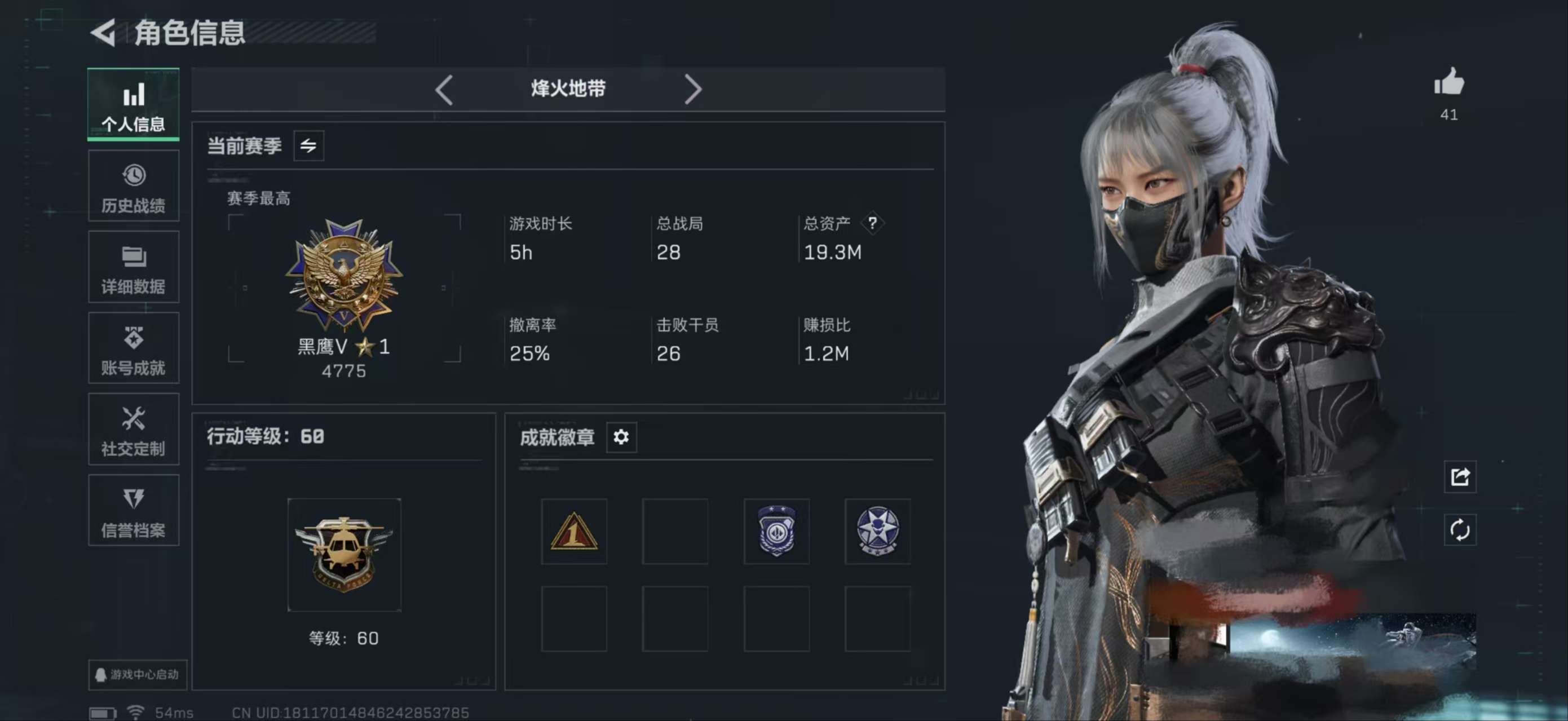View 详细数据 statistics
This screenshot has width=1568, height=721.
(x=133, y=268)
